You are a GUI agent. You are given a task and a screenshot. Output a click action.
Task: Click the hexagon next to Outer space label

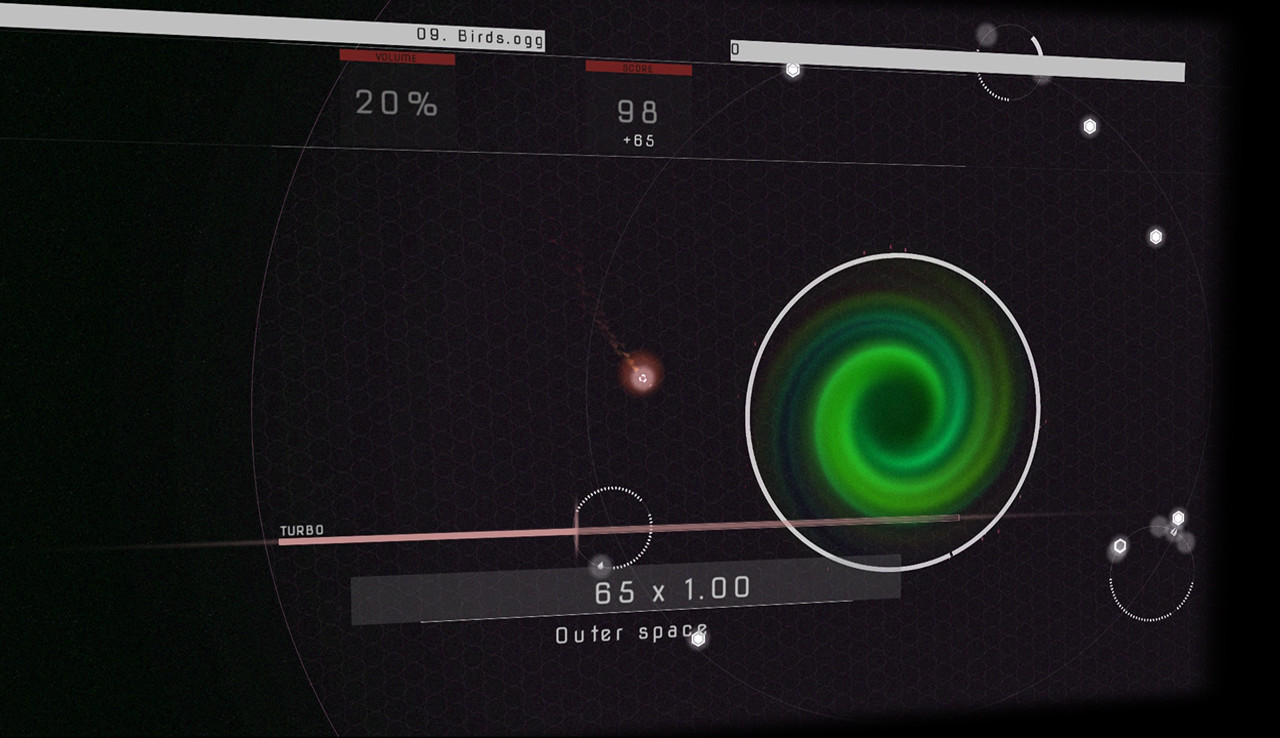coord(697,640)
